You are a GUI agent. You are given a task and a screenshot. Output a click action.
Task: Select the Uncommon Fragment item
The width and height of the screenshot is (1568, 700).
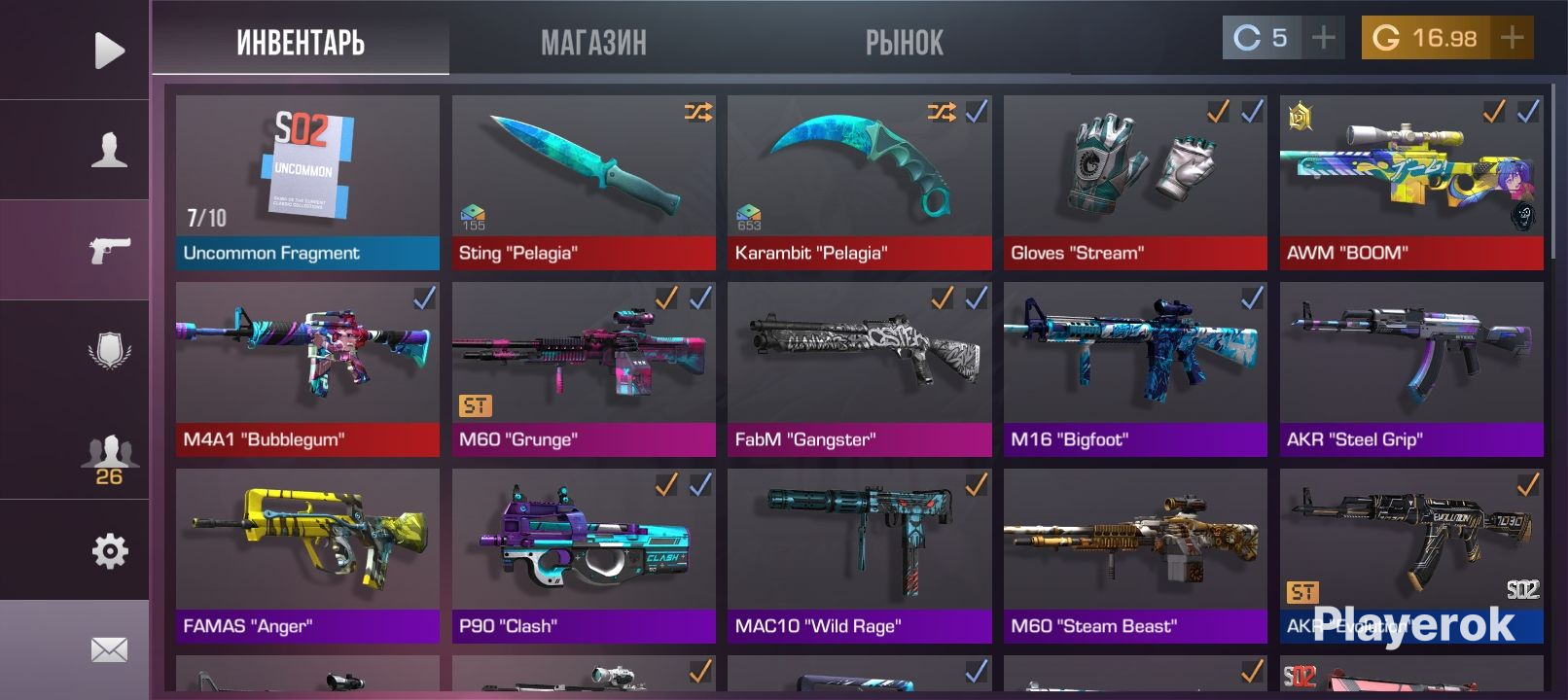307,182
